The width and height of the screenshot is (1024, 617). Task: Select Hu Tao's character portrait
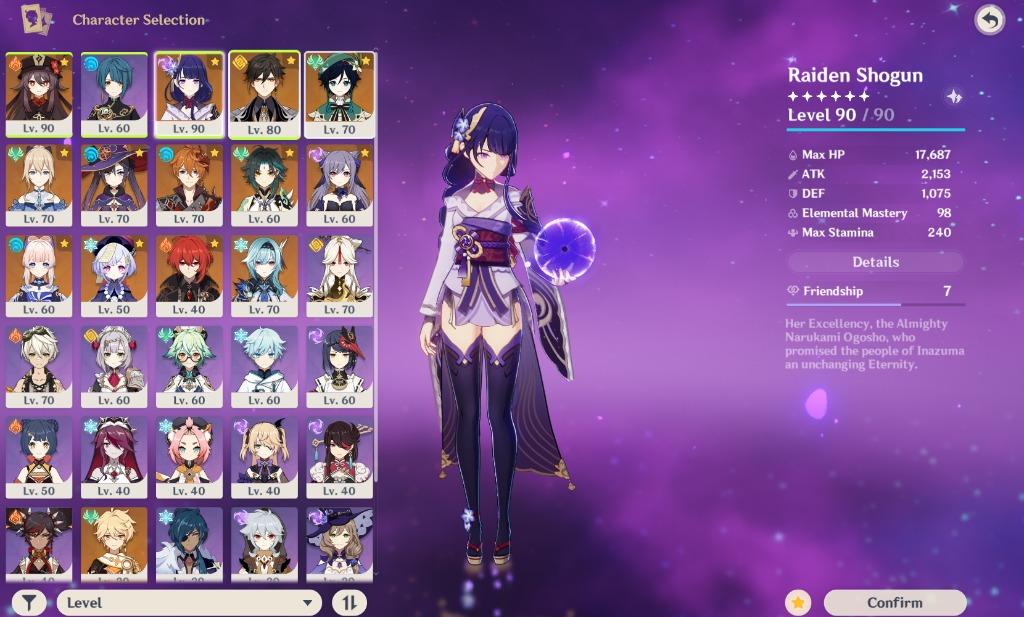[x=39, y=93]
